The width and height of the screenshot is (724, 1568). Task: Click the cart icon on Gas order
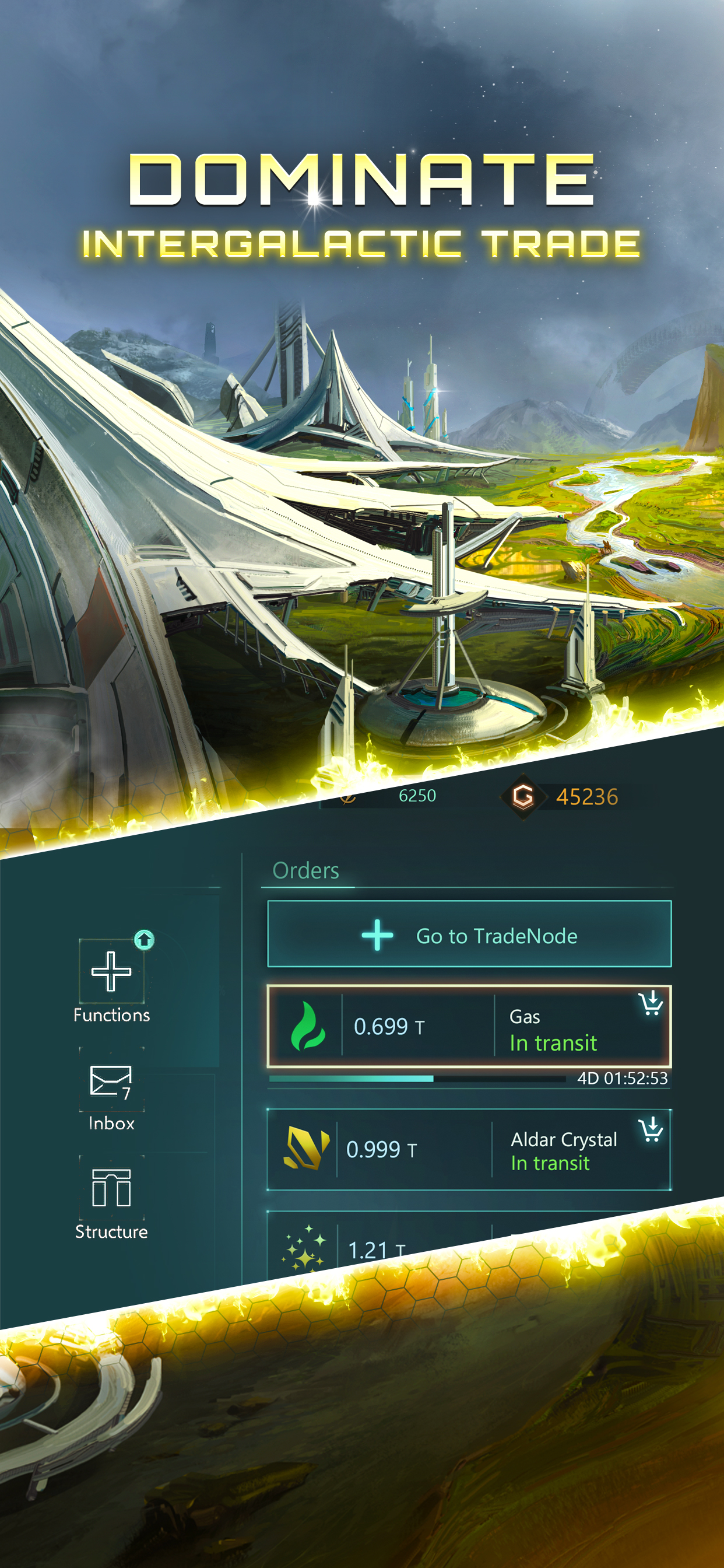[651, 1003]
